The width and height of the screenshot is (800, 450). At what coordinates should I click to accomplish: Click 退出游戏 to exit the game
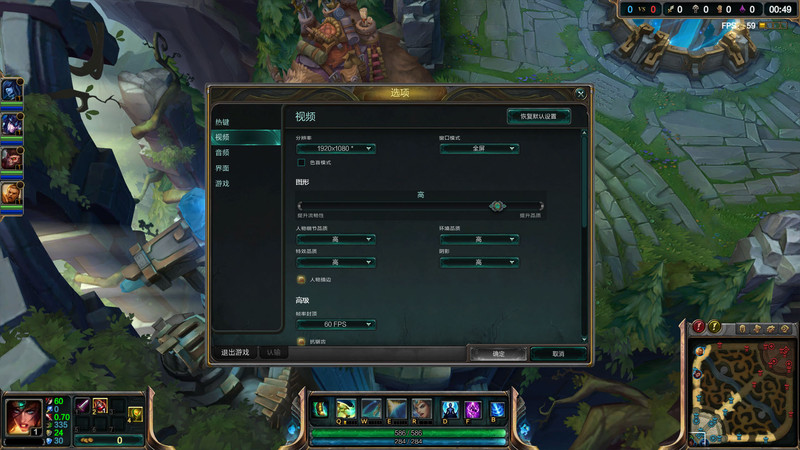(235, 353)
